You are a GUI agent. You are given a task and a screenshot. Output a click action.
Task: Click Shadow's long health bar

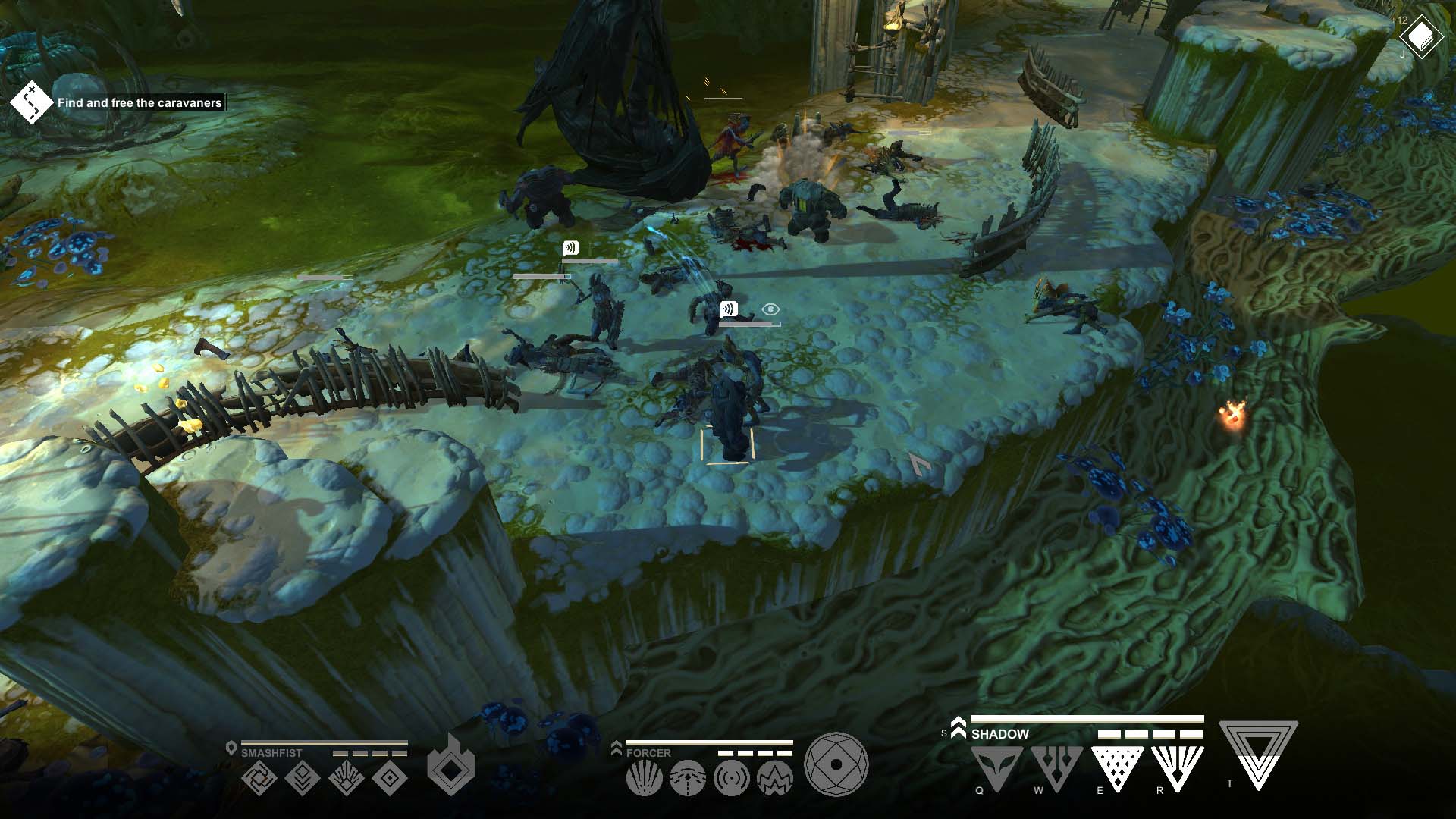click(x=1087, y=720)
